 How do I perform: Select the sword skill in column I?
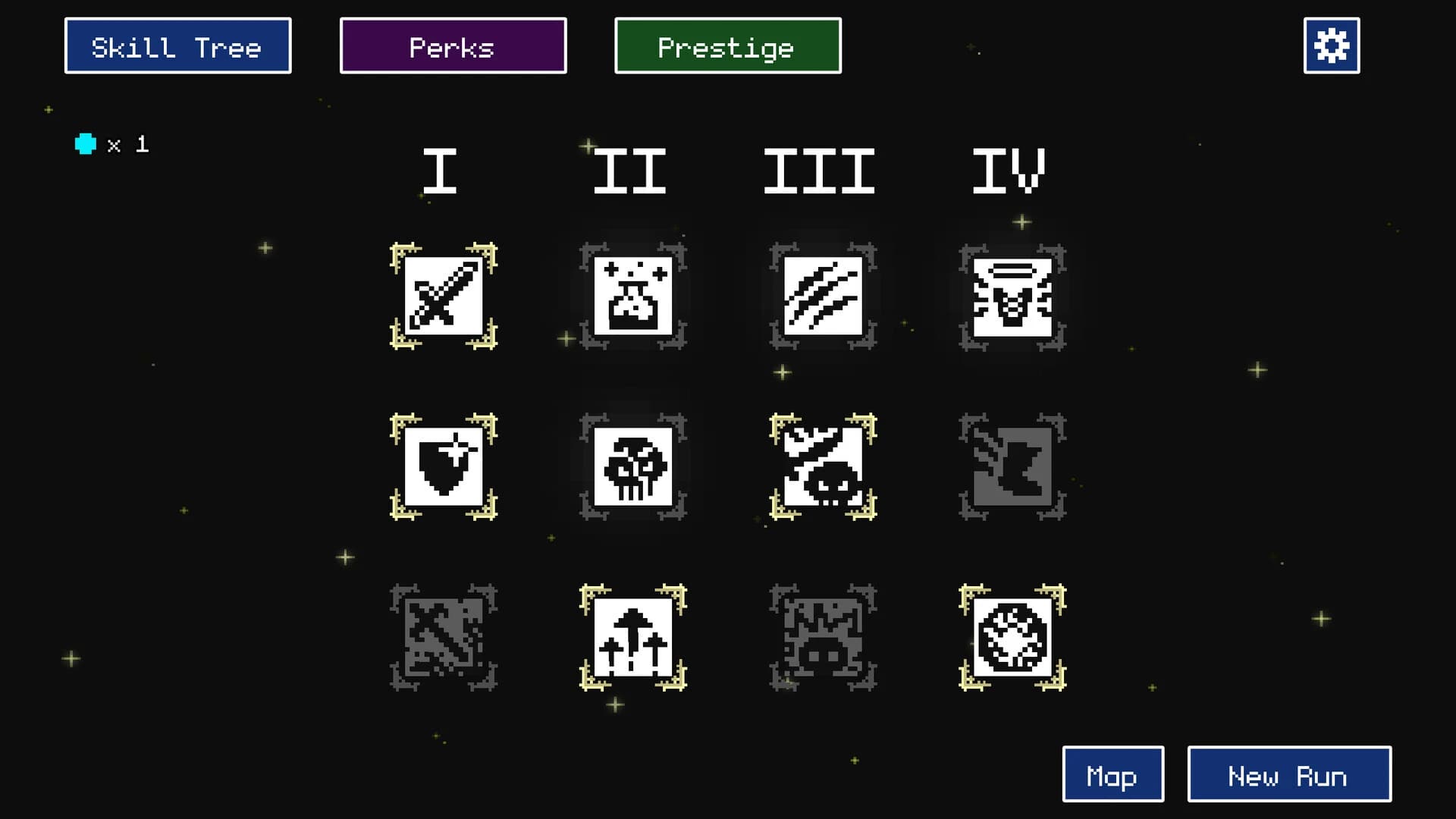[x=444, y=298]
